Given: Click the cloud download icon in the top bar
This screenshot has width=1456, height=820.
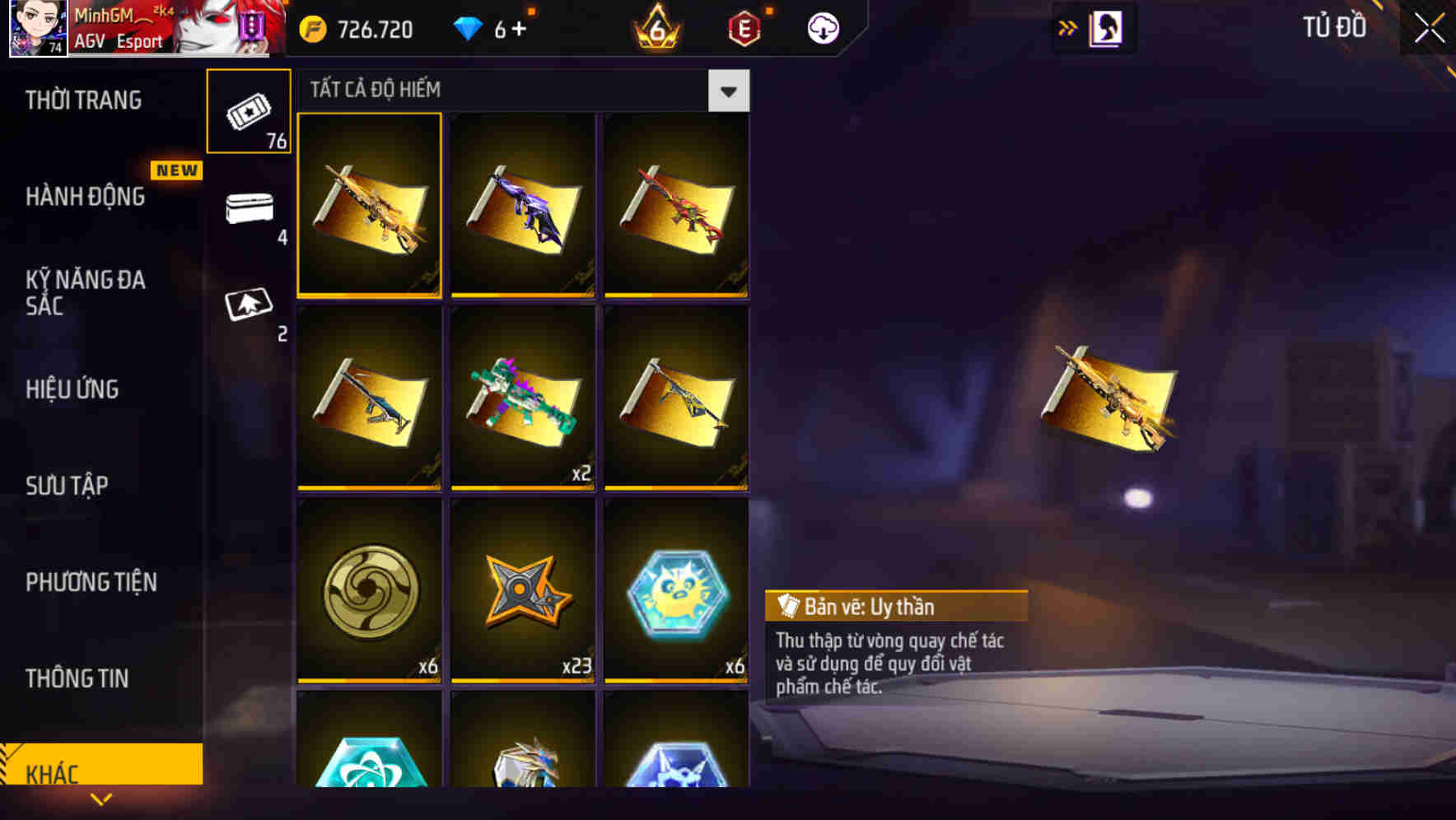Looking at the screenshot, I should pos(823,27).
